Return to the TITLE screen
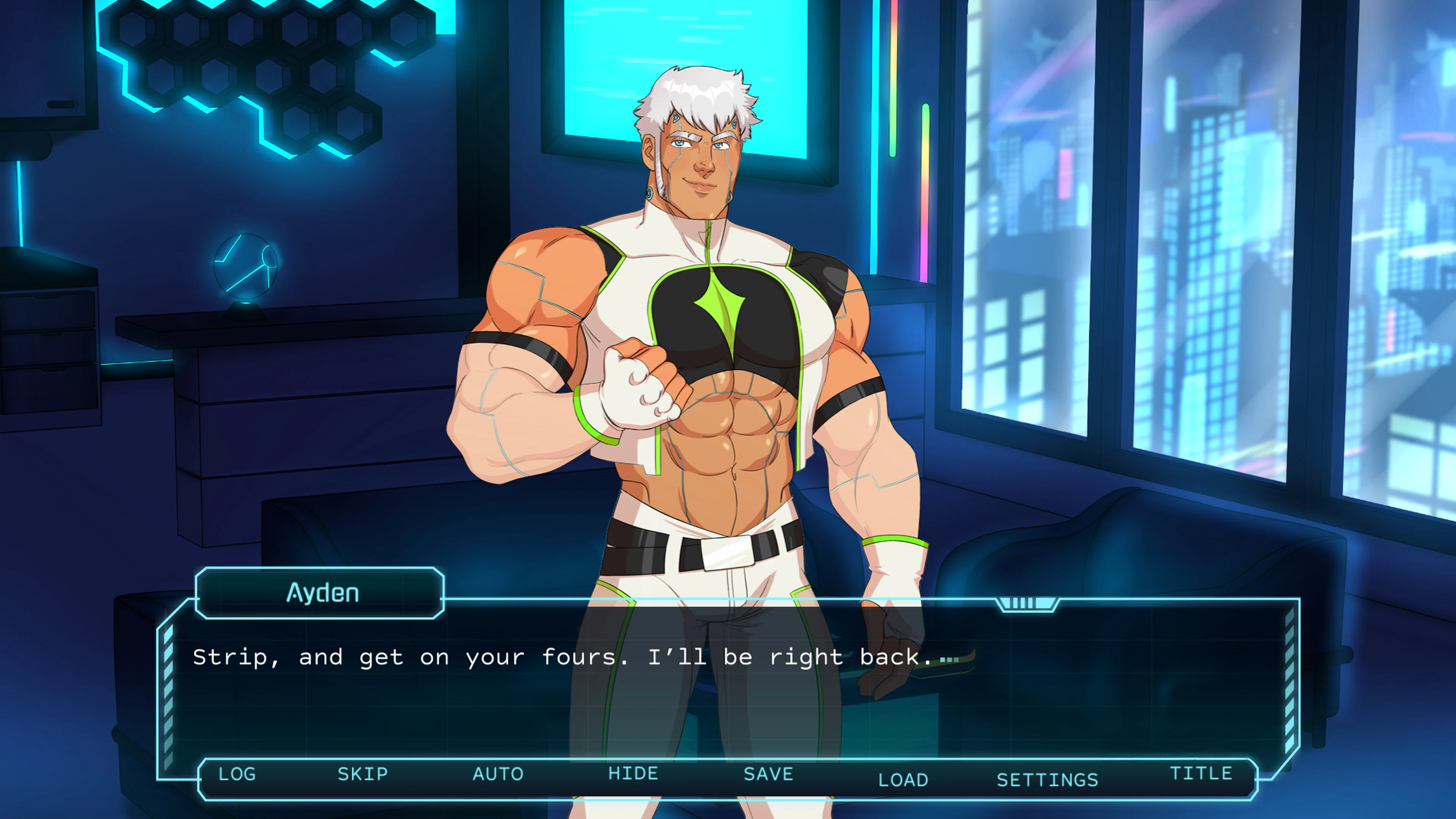1456x819 pixels. (1205, 773)
